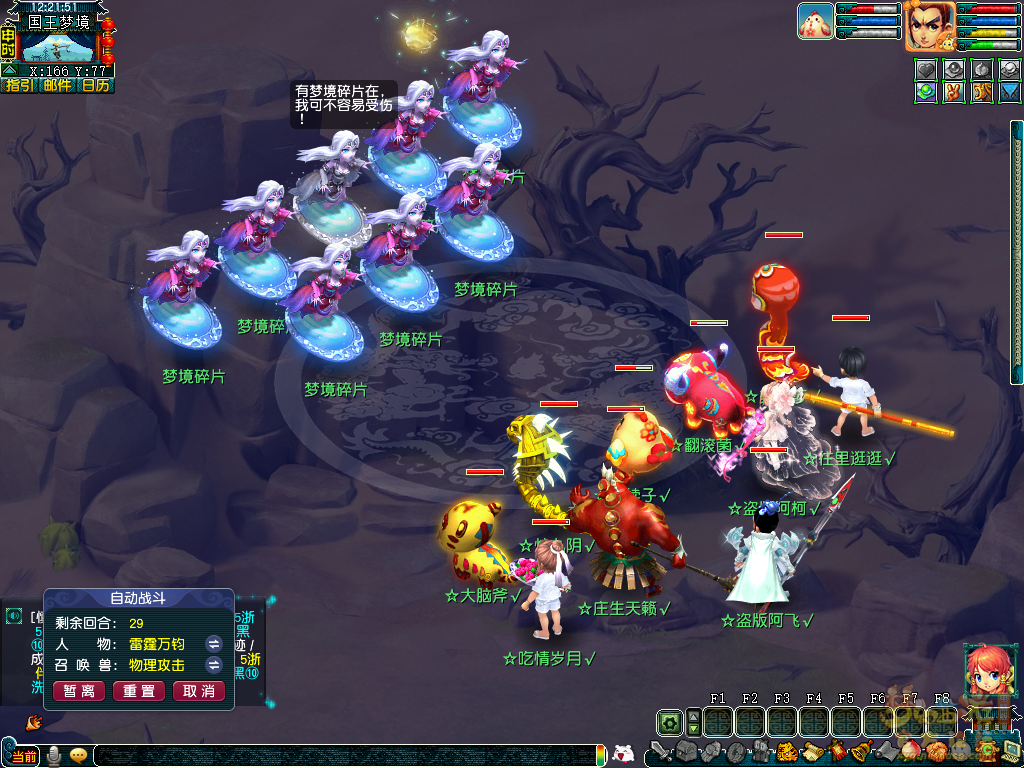1024x768 pixels.
Task: Click the 国王梦境 minimap thumbnail
Action: click(x=57, y=47)
